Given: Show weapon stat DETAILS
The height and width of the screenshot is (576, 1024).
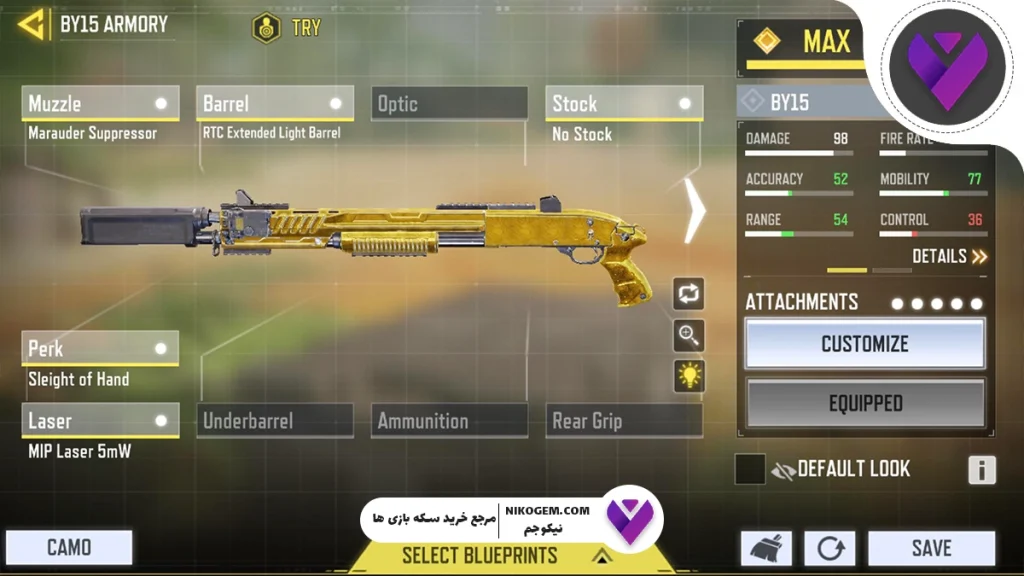Looking at the screenshot, I should coord(949,257).
